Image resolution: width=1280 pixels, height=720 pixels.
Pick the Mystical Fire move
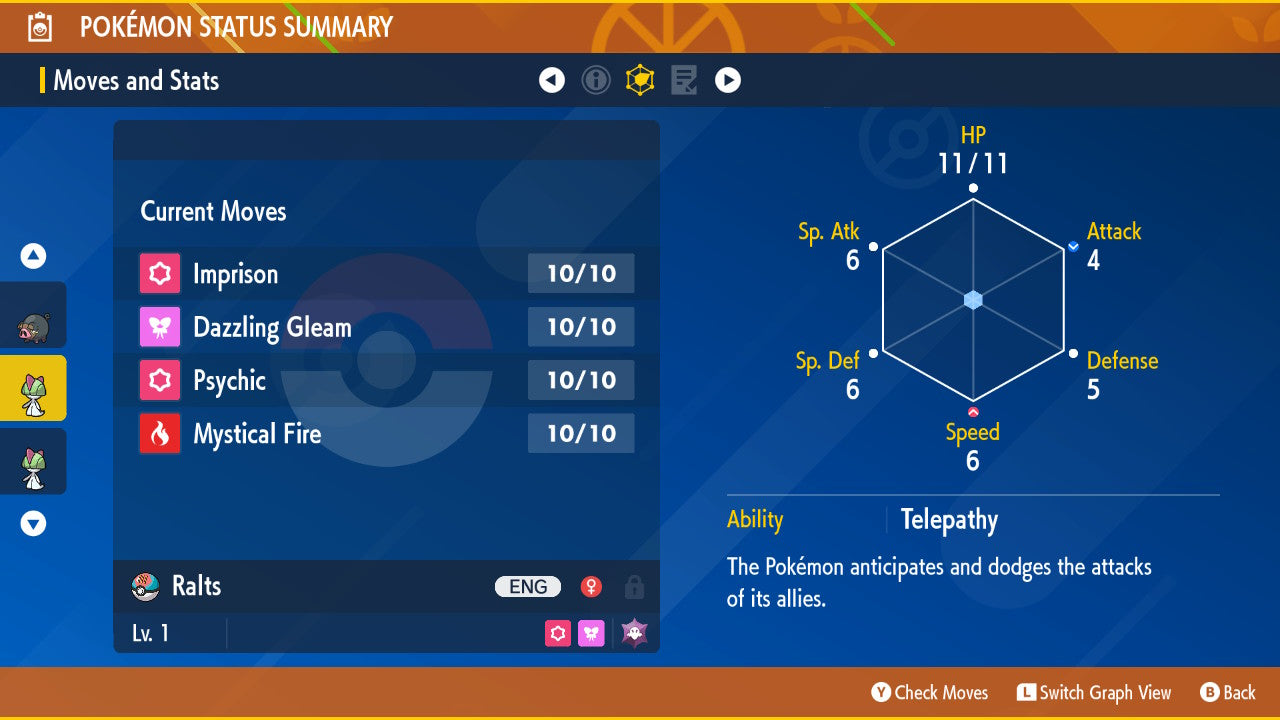(386, 434)
